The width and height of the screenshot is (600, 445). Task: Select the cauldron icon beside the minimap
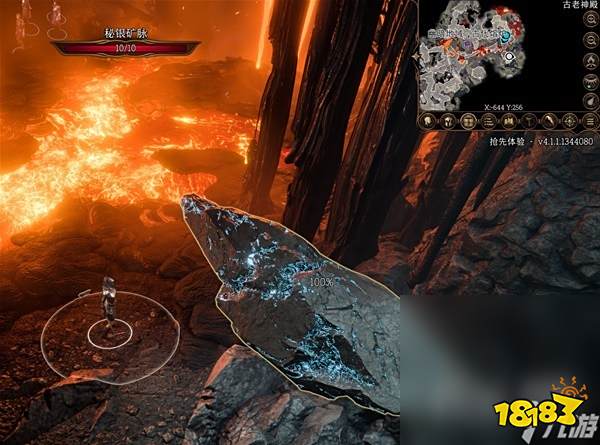[592, 81]
